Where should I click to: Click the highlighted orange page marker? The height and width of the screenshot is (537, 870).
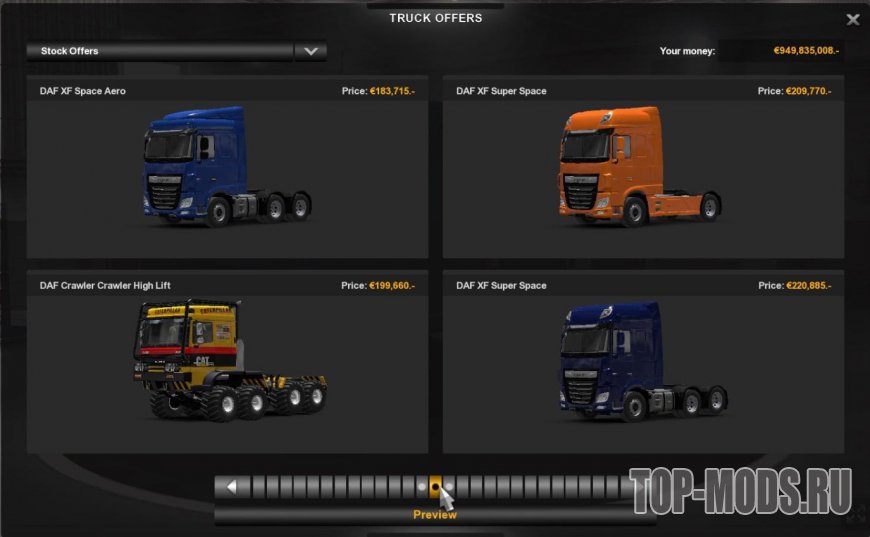pos(435,487)
